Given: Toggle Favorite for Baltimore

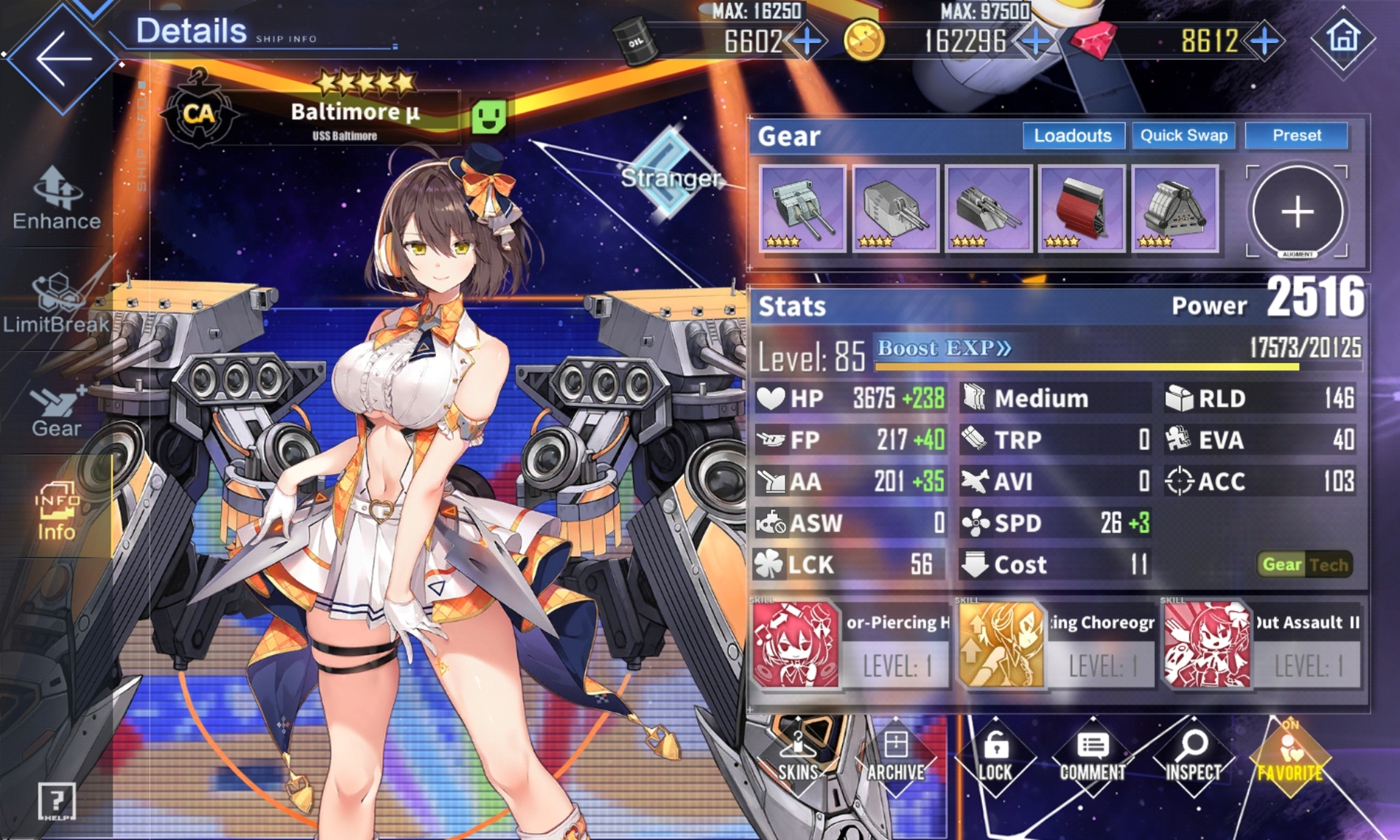Looking at the screenshot, I should [1290, 758].
